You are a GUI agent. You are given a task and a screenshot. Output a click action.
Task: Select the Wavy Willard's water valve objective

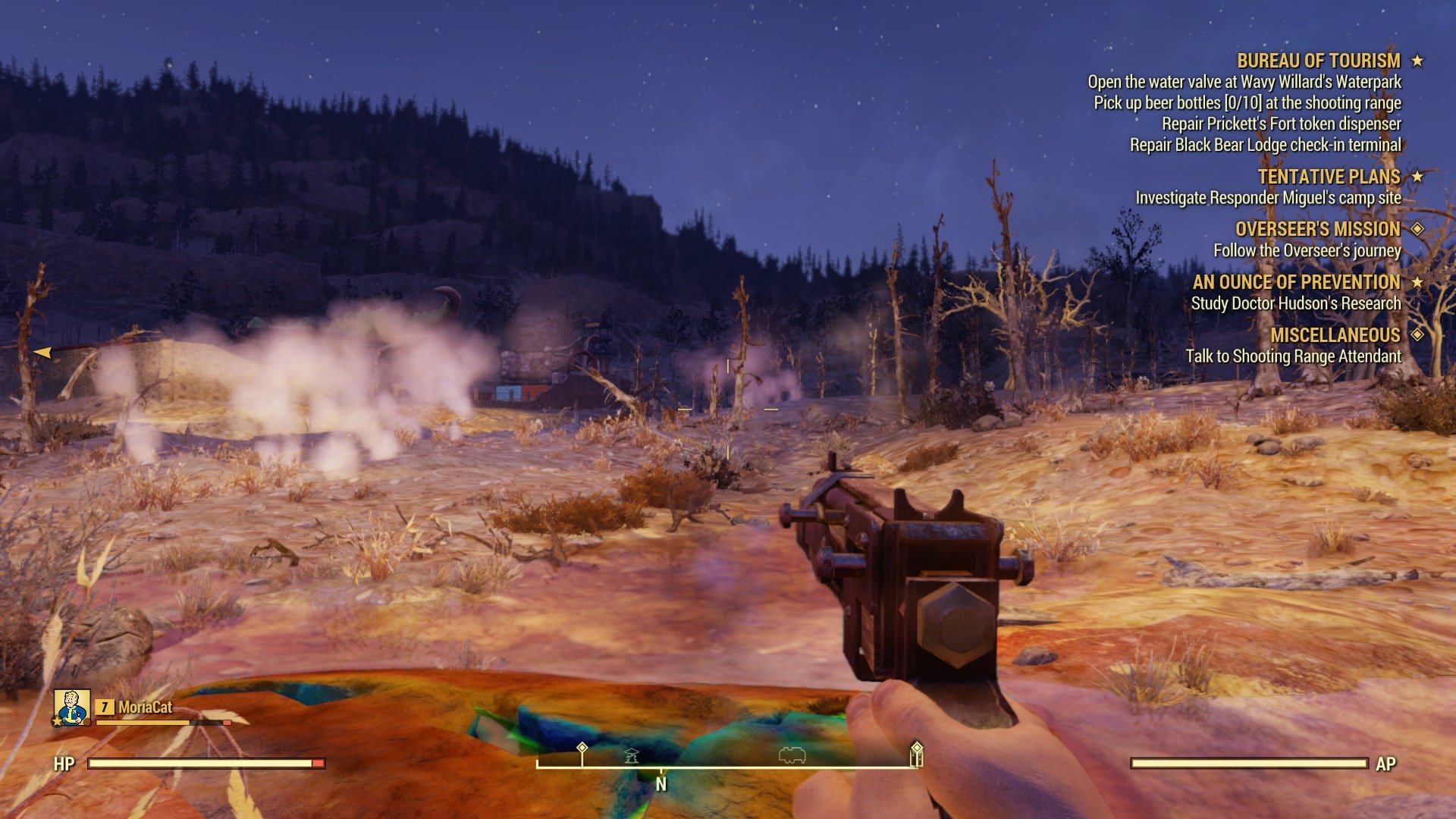(1244, 82)
